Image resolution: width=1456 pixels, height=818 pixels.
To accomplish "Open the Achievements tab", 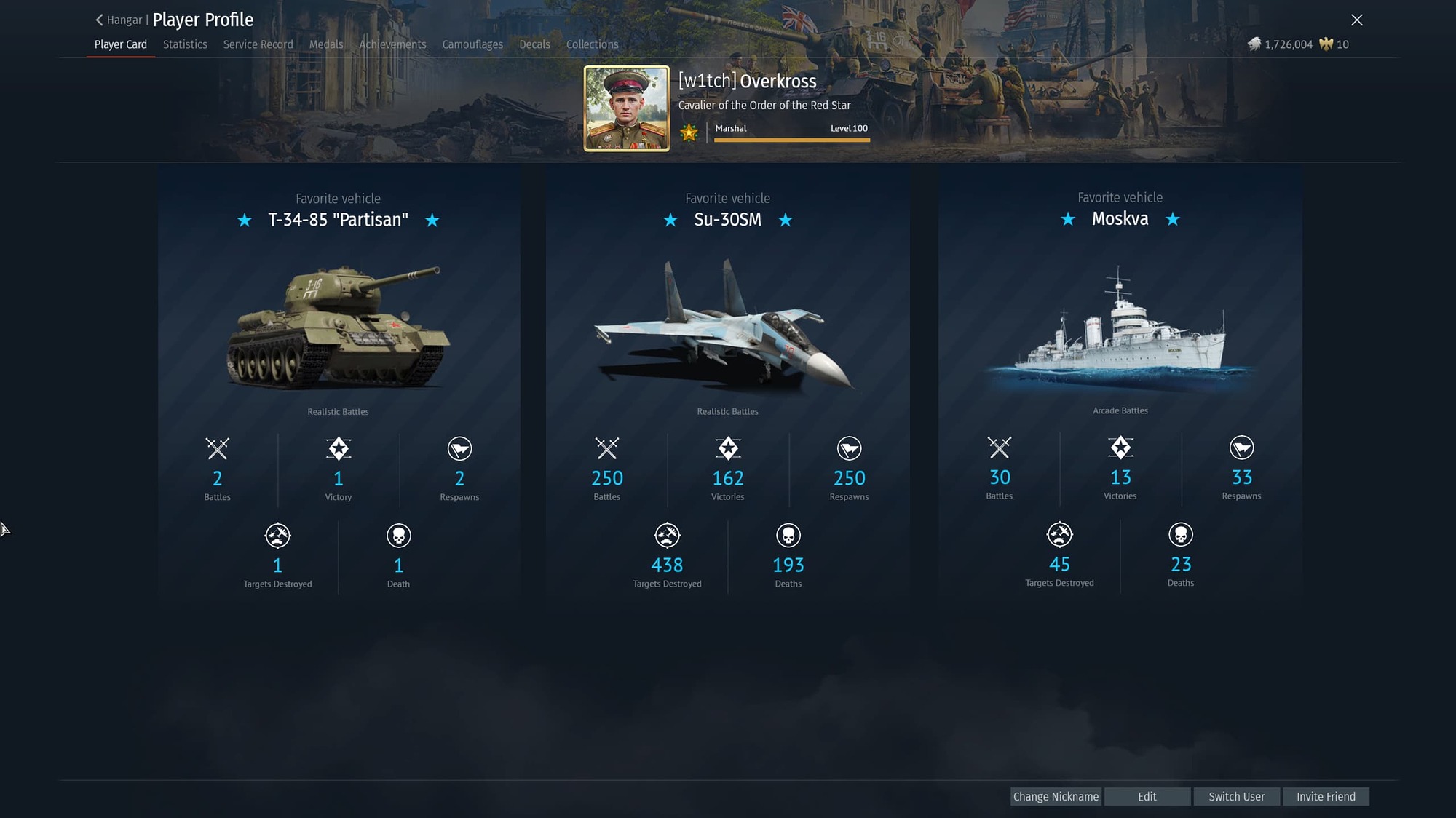I will [392, 44].
